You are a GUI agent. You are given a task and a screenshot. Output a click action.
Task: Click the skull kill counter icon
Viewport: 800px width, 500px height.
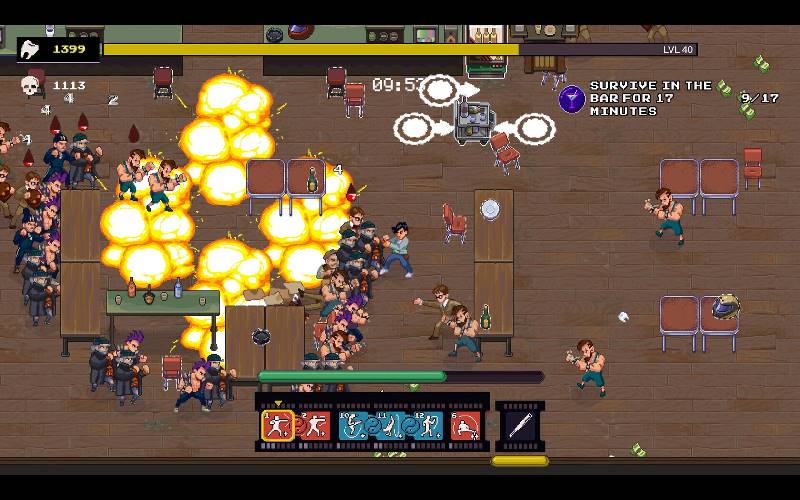(31, 87)
